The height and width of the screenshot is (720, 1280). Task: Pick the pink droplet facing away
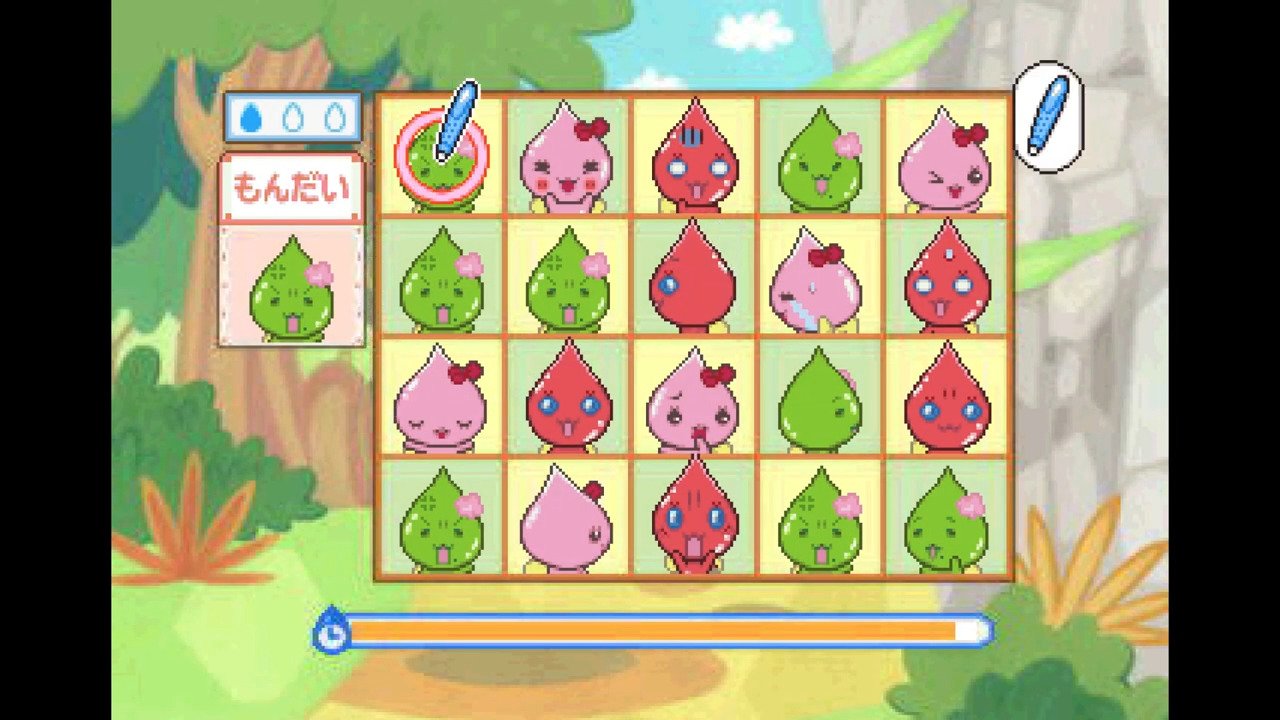[566, 518]
